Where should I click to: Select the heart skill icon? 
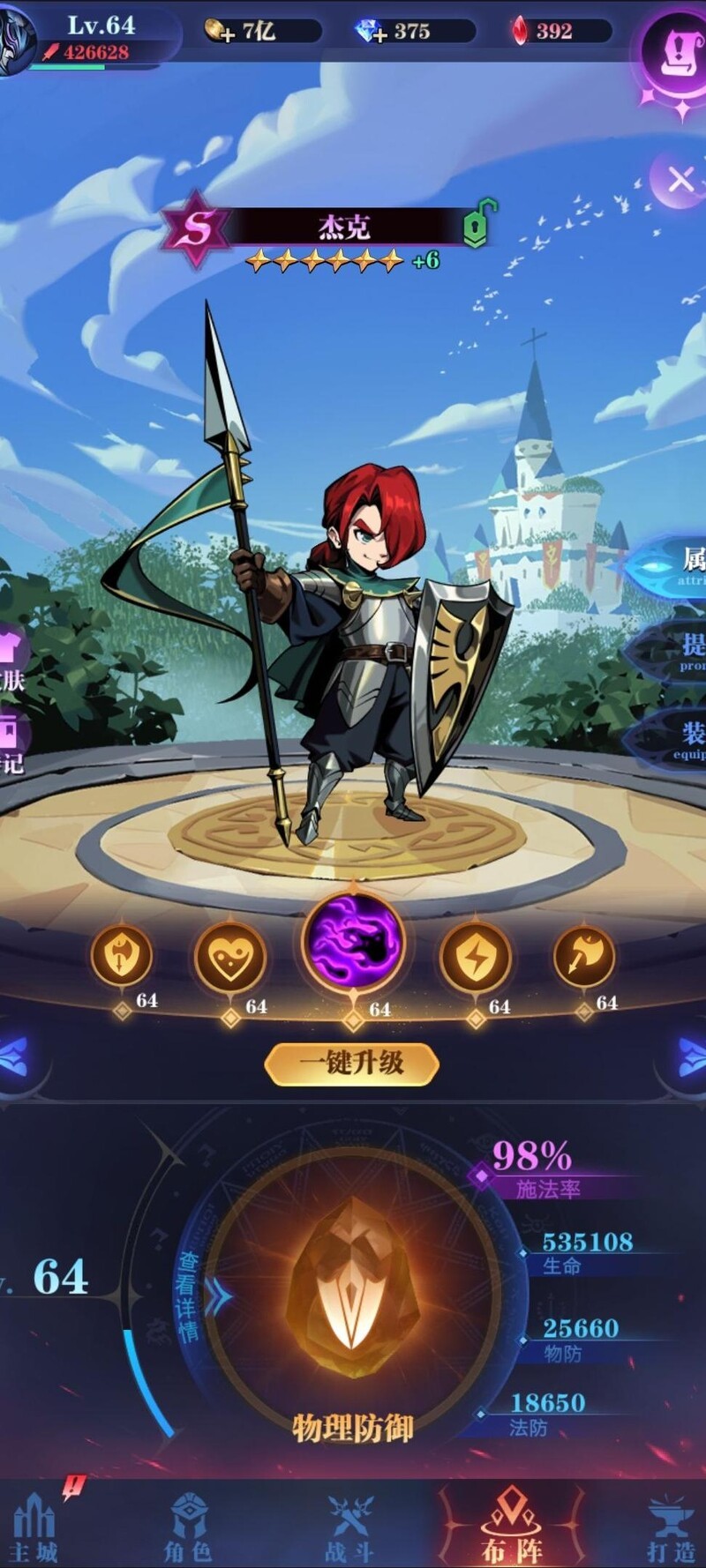click(x=230, y=957)
